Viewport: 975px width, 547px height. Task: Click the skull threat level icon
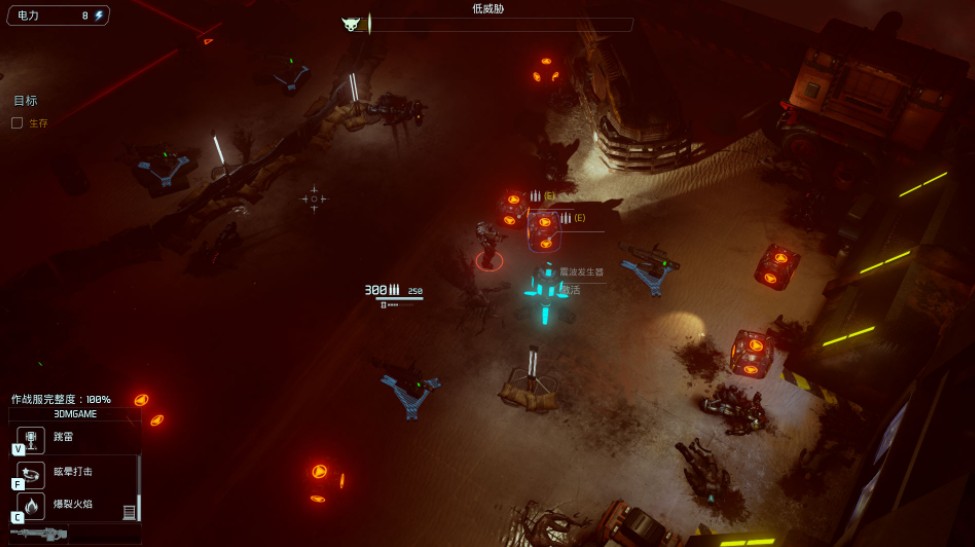coord(351,24)
